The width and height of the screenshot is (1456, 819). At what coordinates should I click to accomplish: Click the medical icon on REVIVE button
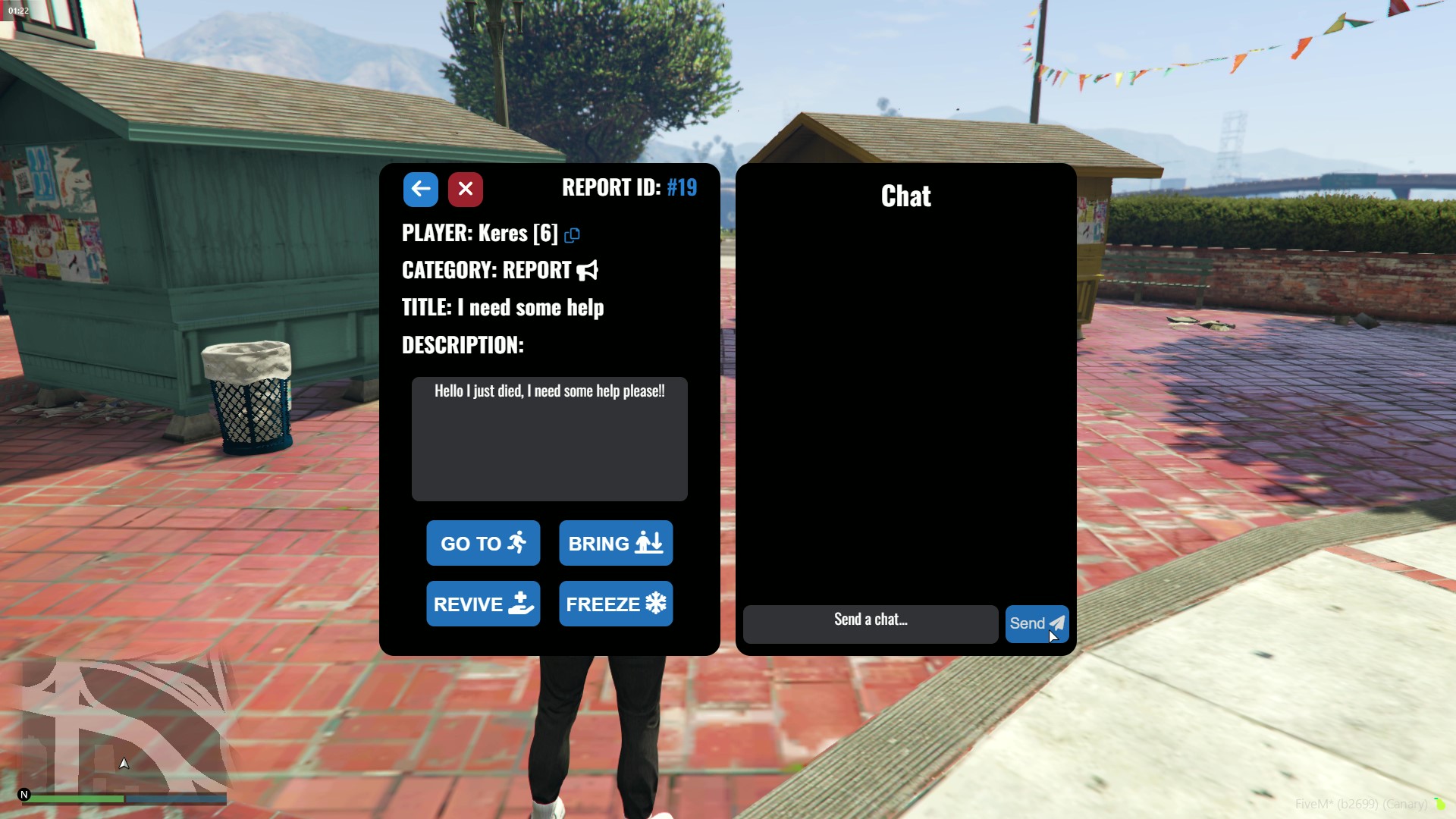tap(521, 604)
